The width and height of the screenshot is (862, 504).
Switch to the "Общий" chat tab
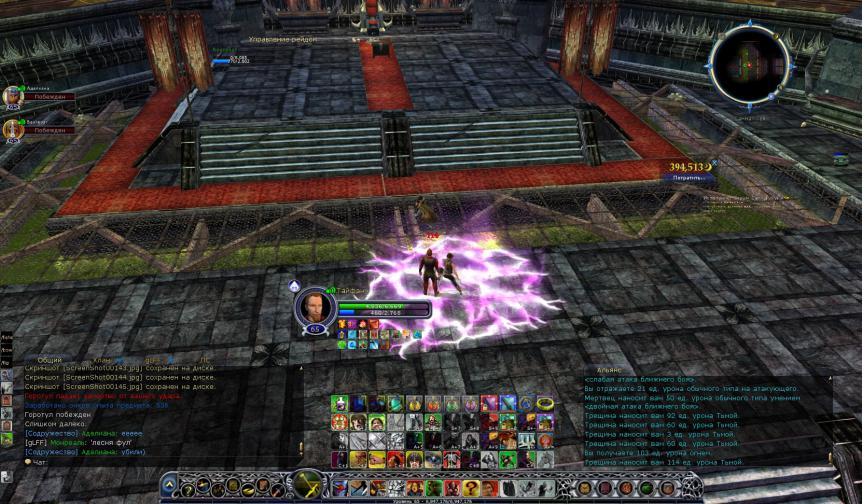pos(50,359)
